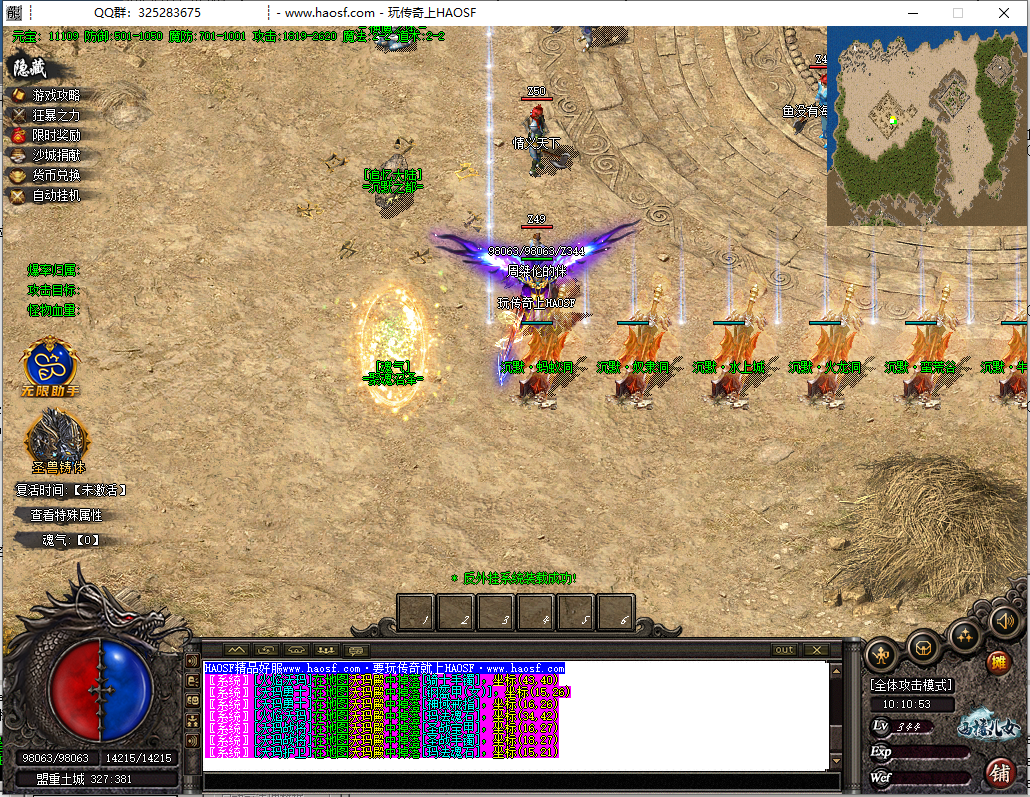Click the minimap in the corner
Screen dimensions: 1030x797
point(927,125)
